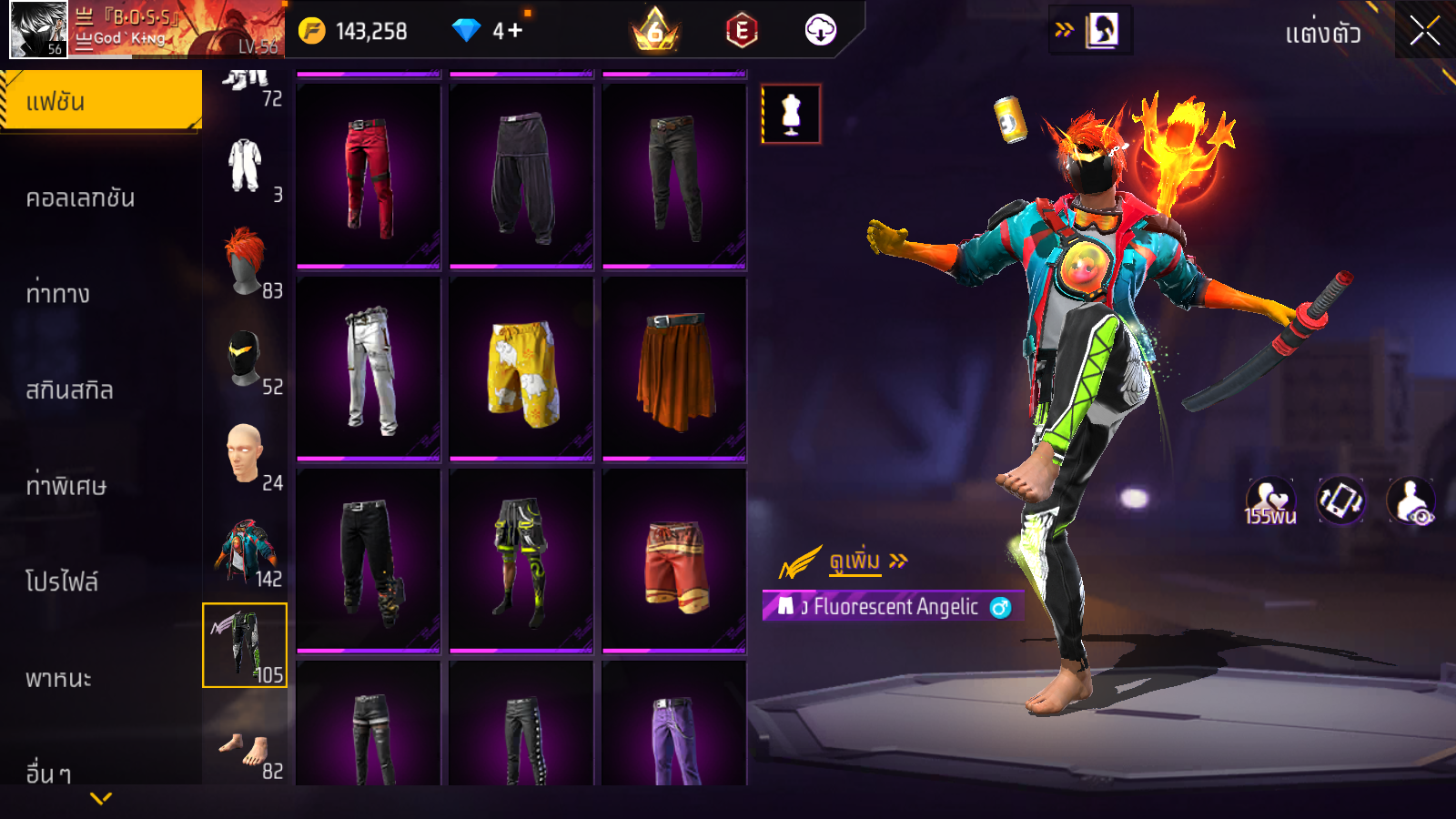1456x819 pixels.
Task: Click the mannequin outfit preset button
Action: point(791,115)
